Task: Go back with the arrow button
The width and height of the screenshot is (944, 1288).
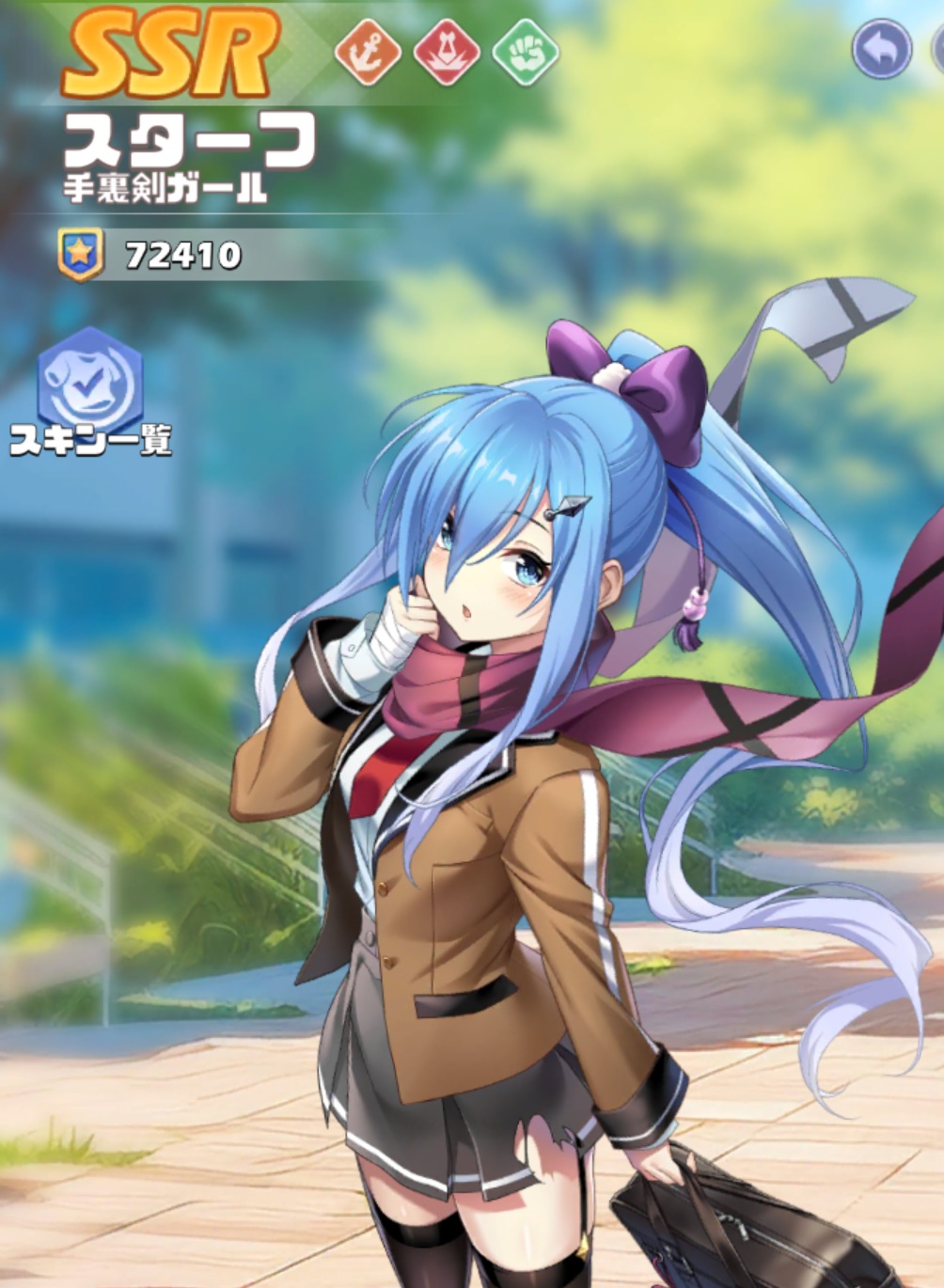Action: tap(882, 48)
